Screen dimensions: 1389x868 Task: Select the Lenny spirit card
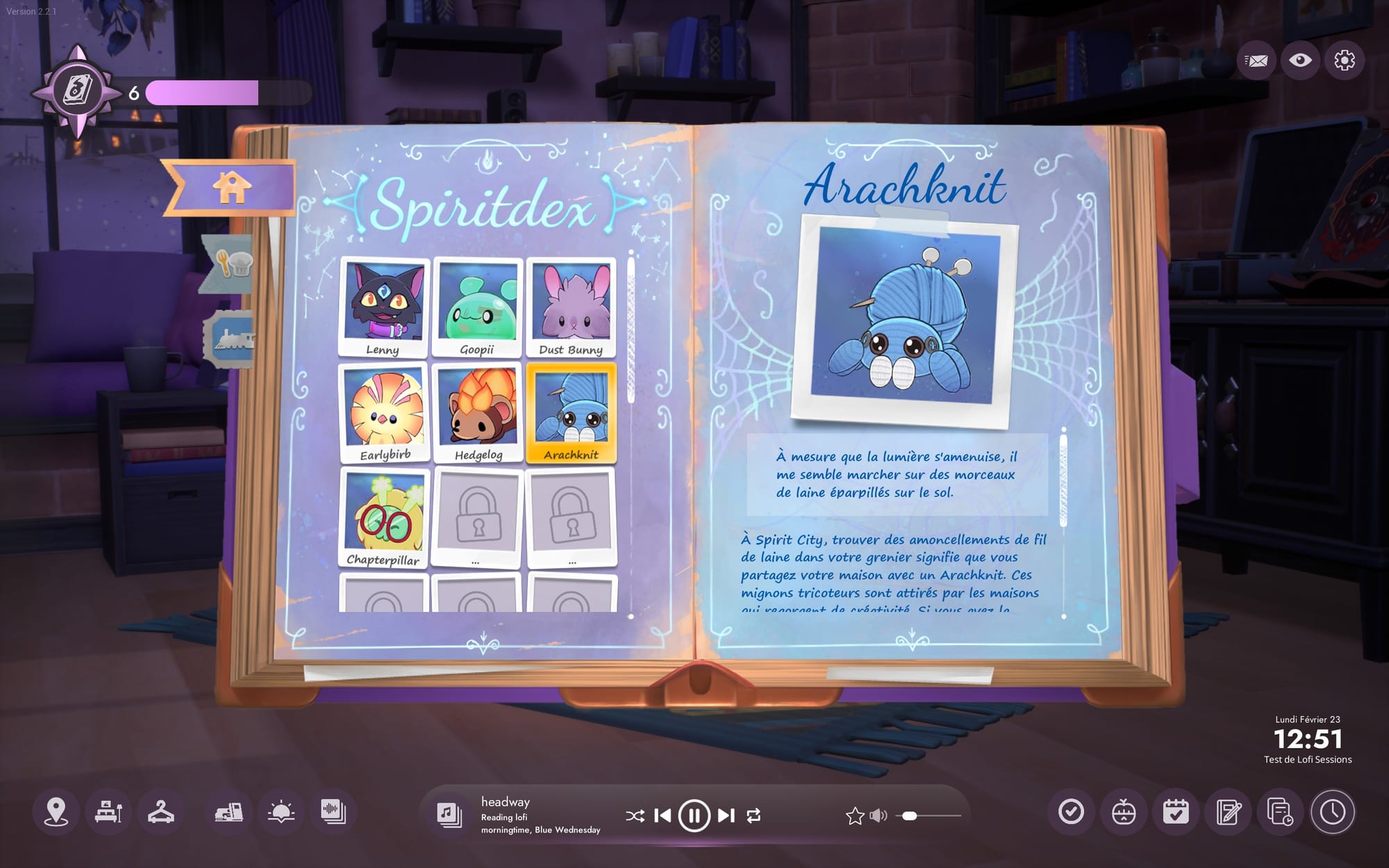coord(383,307)
